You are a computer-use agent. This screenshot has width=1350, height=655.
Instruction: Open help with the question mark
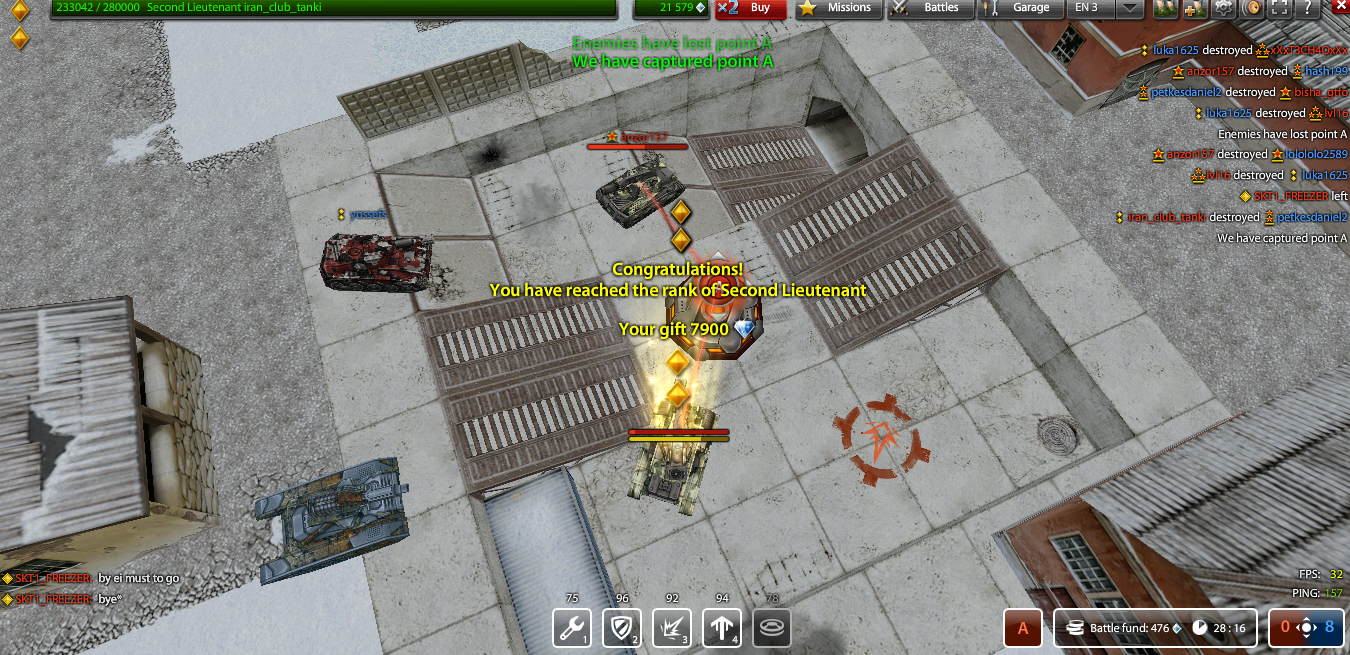1306,8
